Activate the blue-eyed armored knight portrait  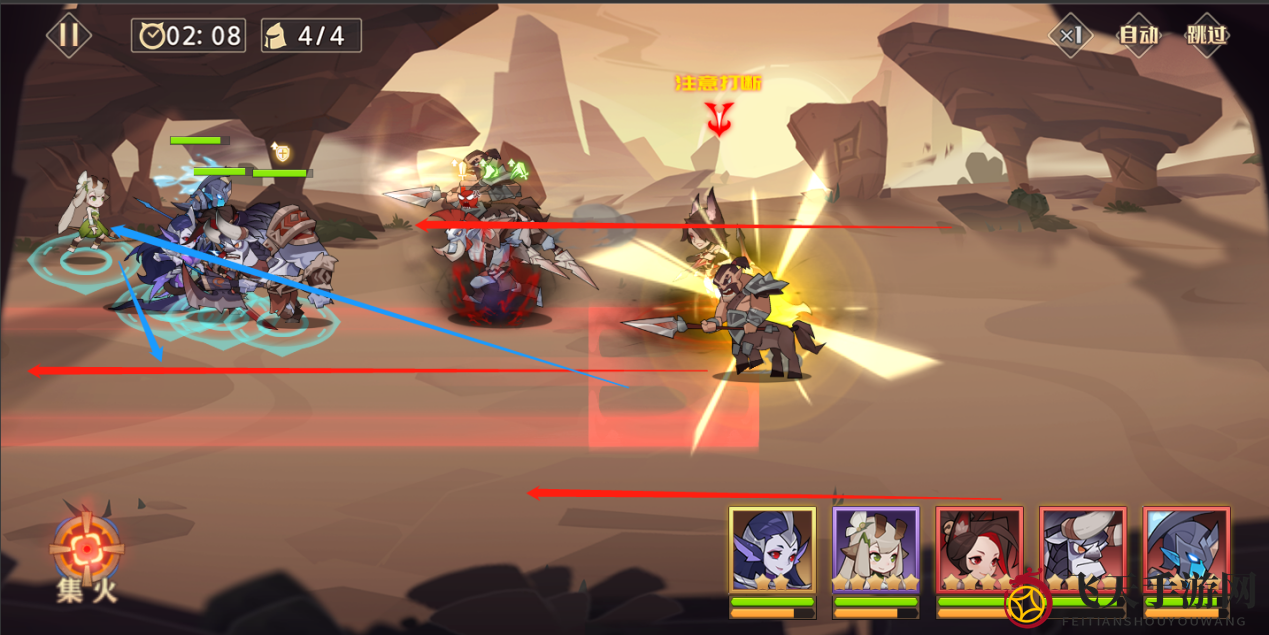tap(1186, 550)
